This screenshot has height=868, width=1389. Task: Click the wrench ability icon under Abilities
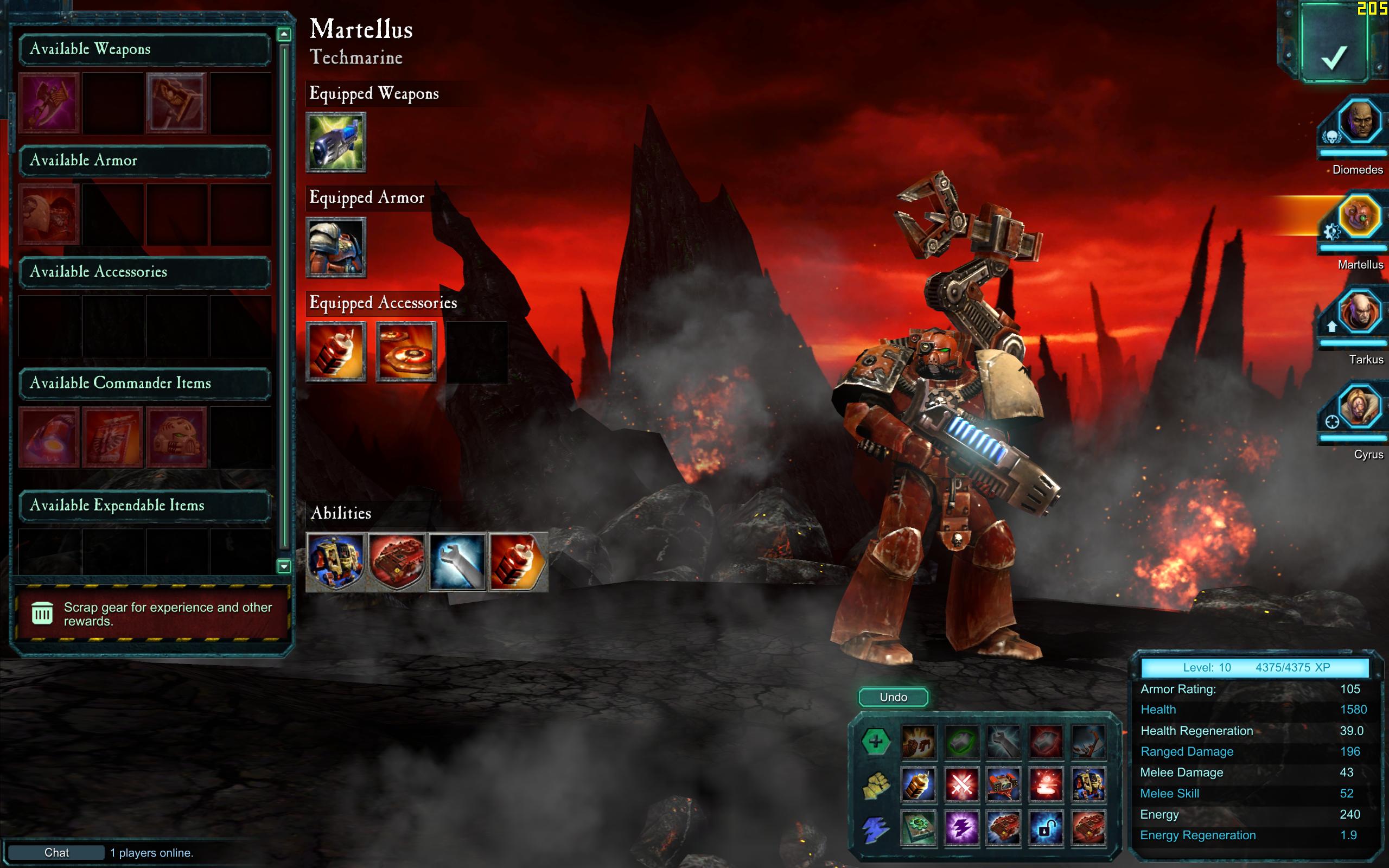click(457, 561)
